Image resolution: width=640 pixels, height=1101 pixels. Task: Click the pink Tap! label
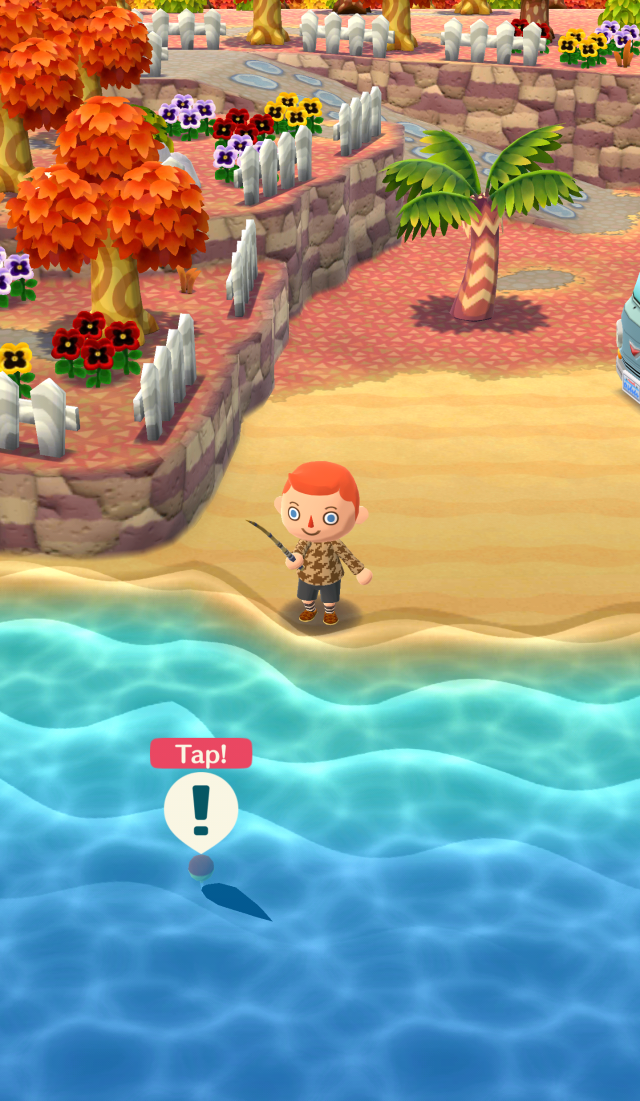pos(201,754)
